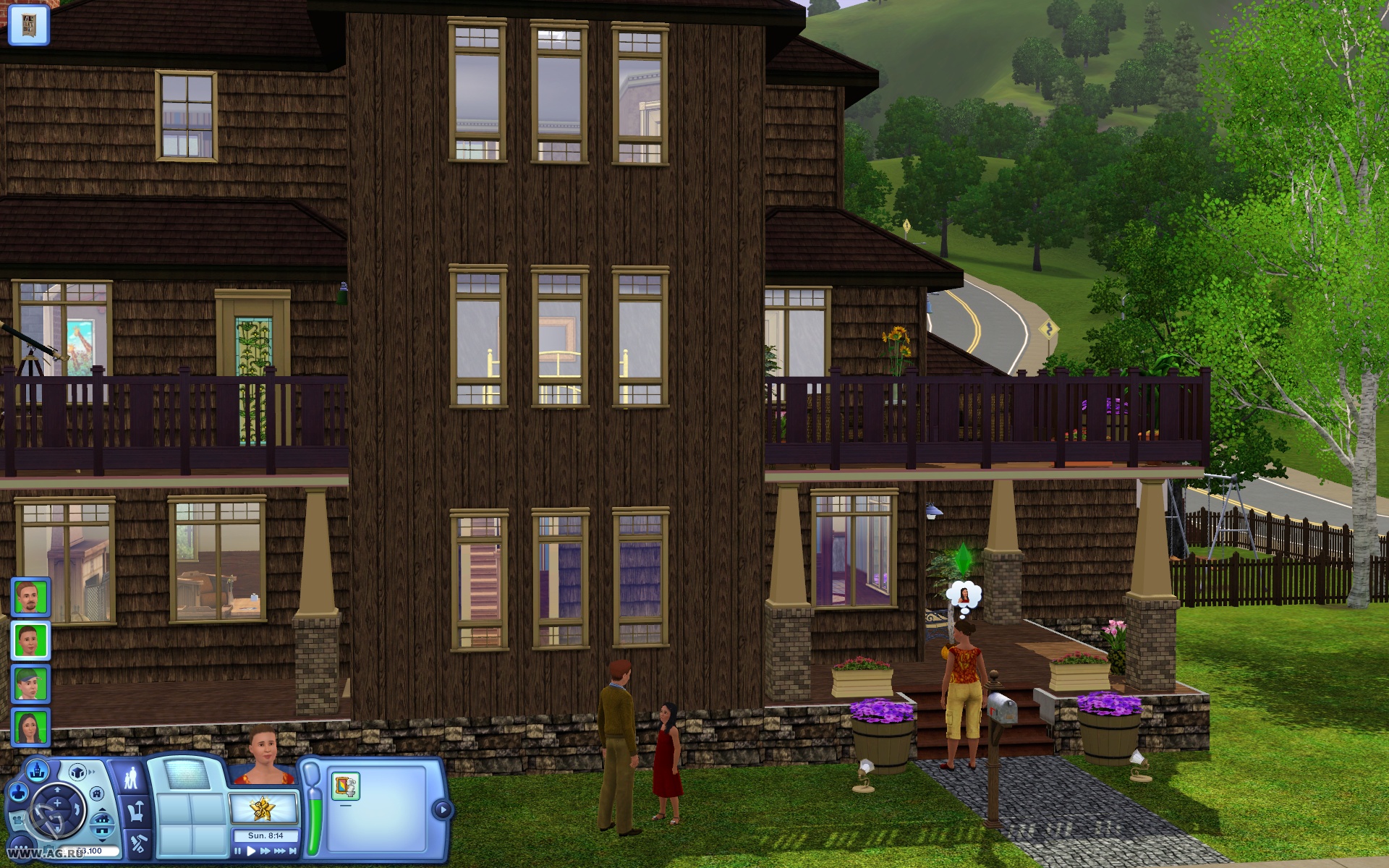Enter Buy Mode with armchair icon
Screen dimensions: 1389x868
click(x=135, y=811)
